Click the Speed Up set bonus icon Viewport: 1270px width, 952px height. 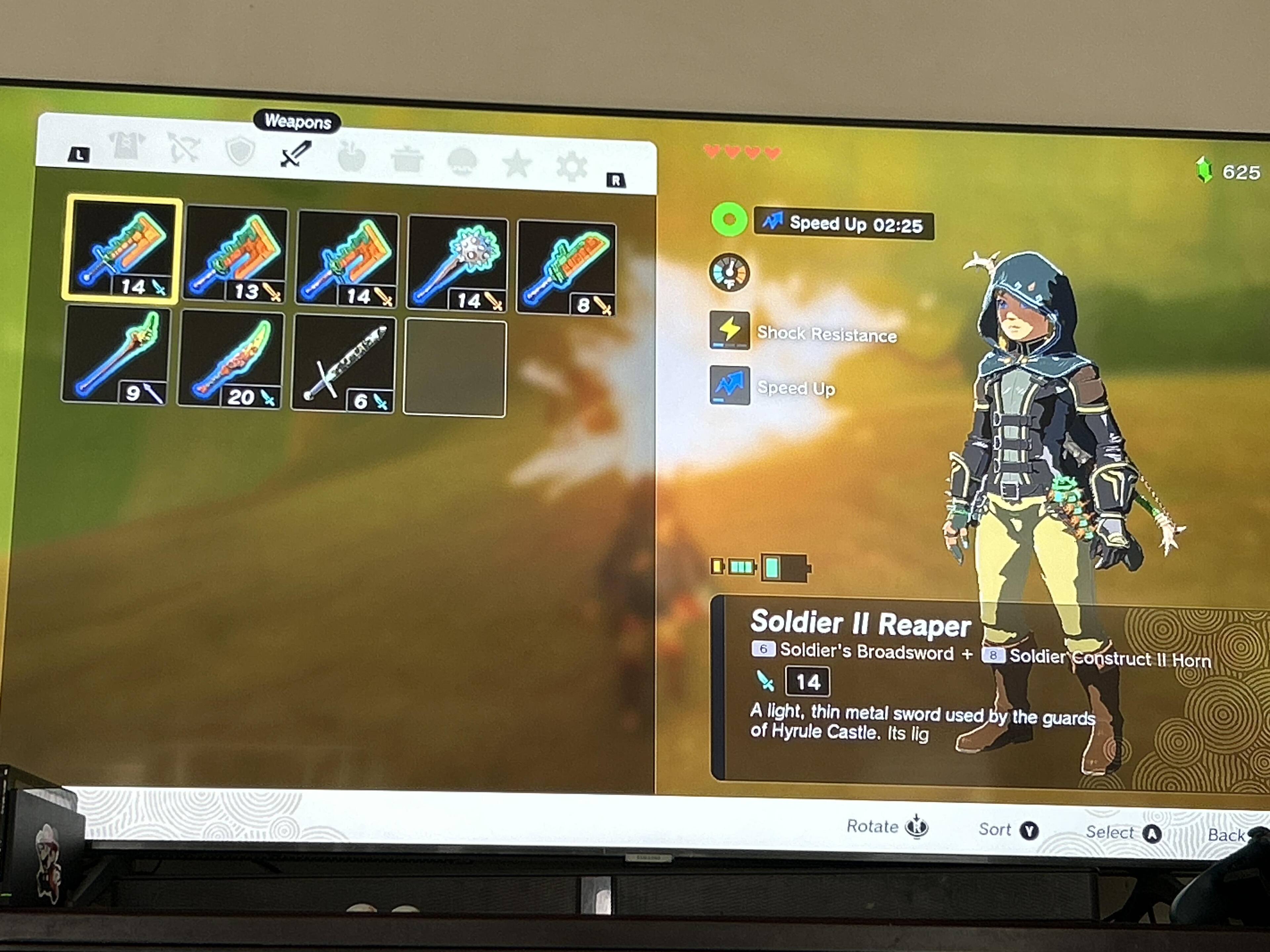coord(729,385)
